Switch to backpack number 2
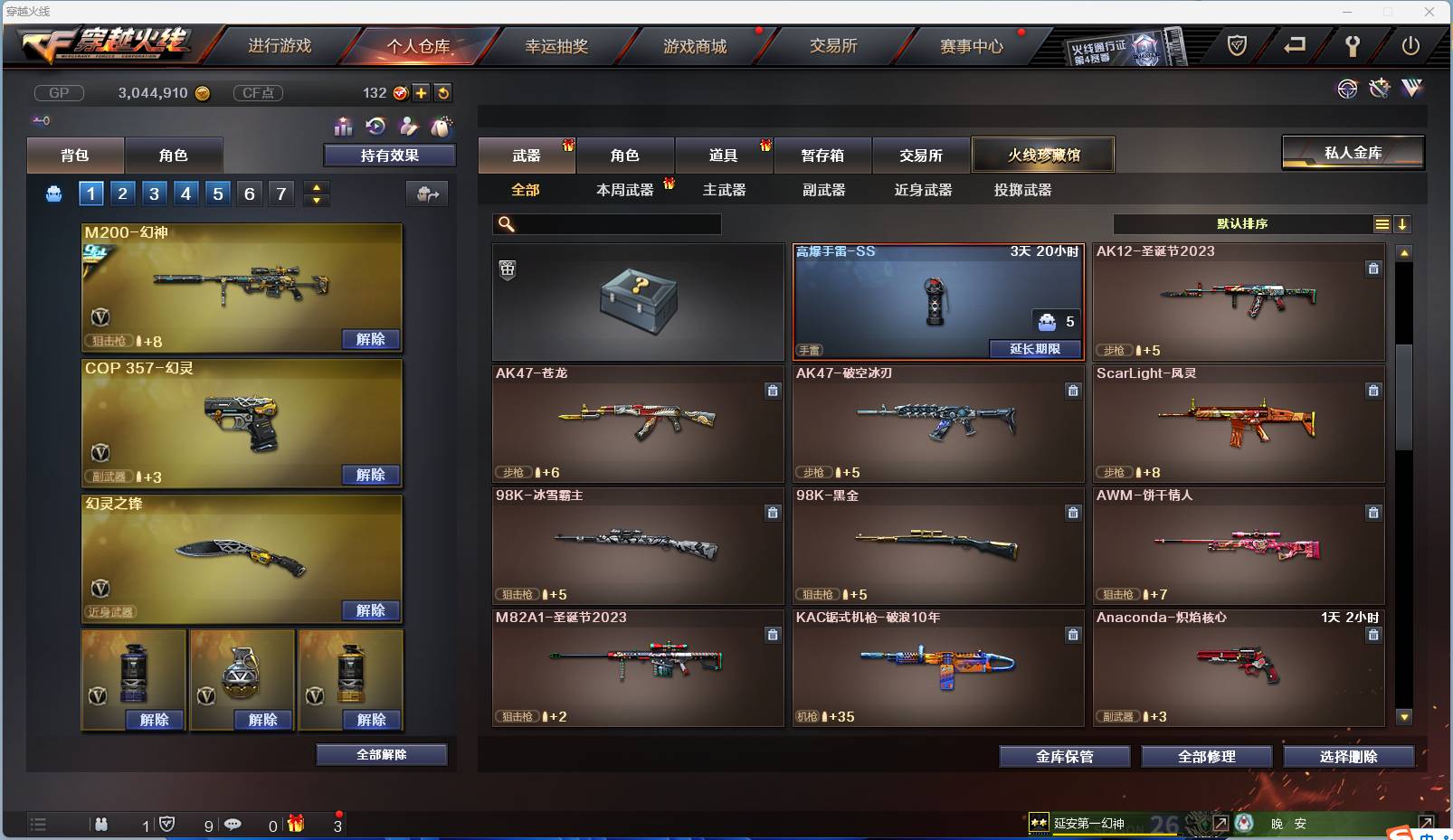Screen dimensions: 1453x840 122,193
